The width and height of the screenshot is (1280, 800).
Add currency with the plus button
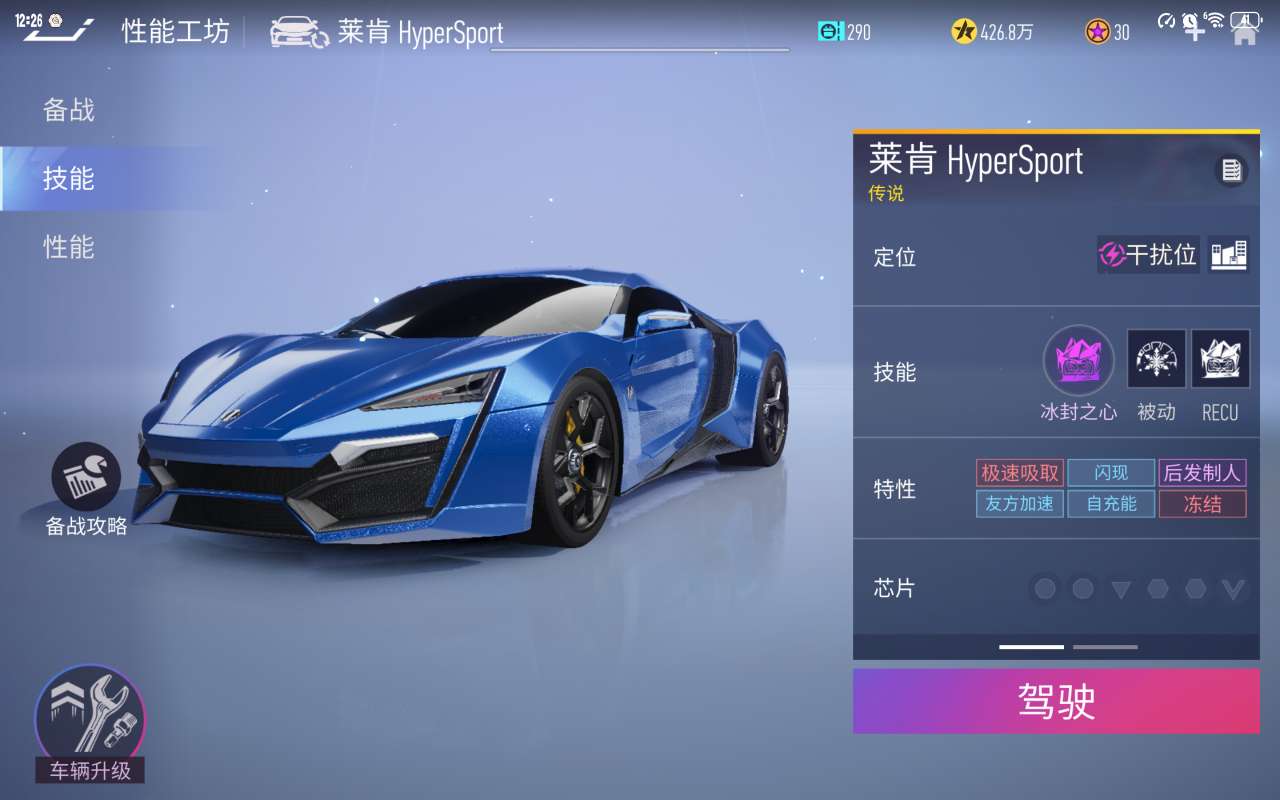1194,30
